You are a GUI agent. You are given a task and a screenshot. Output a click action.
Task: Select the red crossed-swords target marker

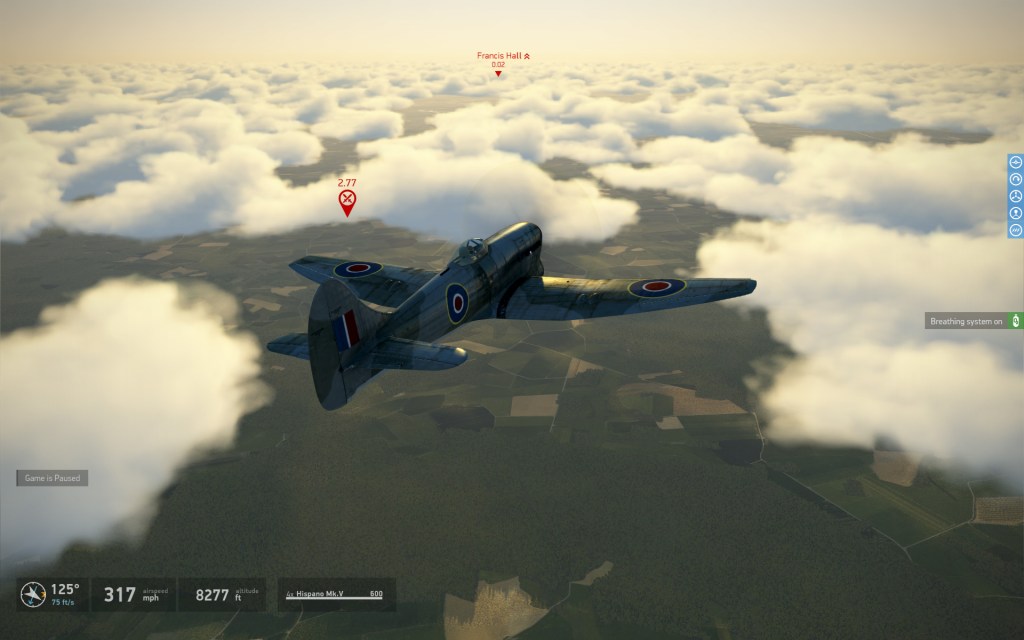(x=347, y=203)
